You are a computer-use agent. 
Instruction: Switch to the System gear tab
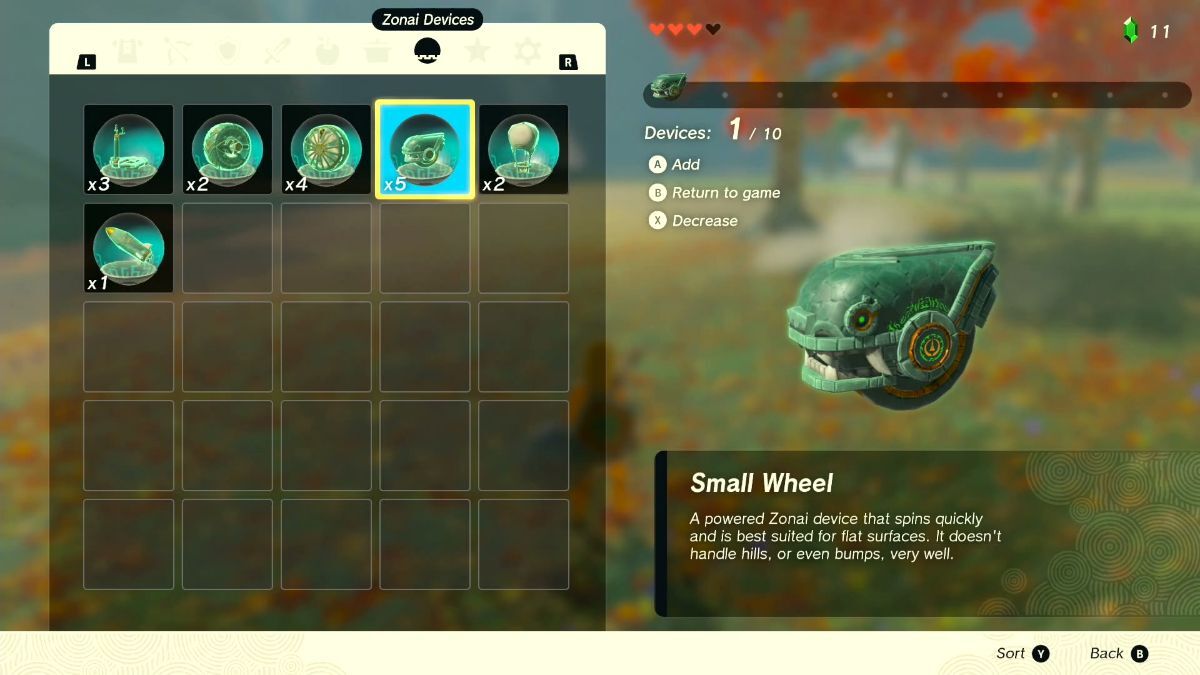coord(527,50)
